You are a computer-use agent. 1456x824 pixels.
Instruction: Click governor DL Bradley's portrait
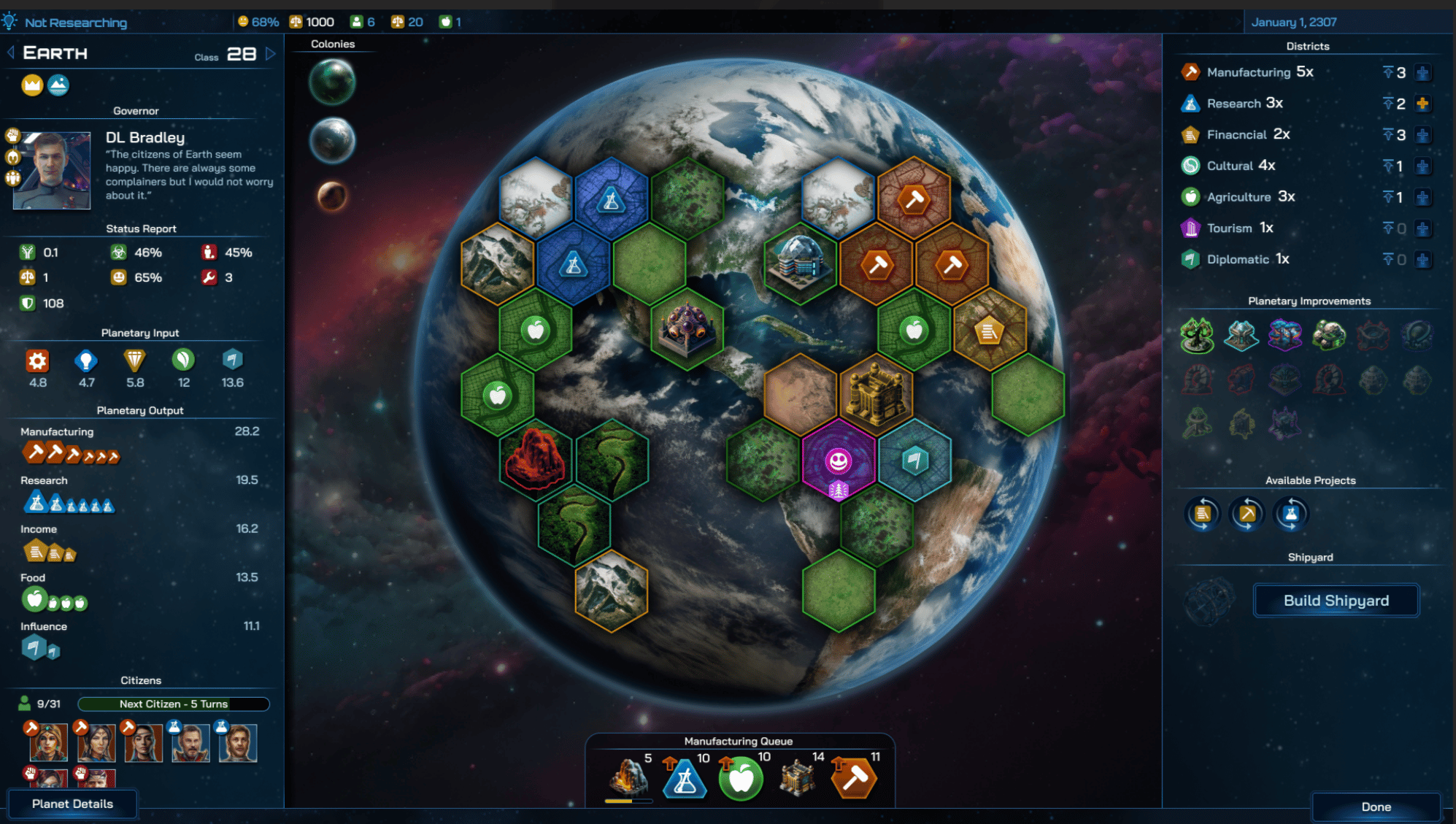point(52,171)
